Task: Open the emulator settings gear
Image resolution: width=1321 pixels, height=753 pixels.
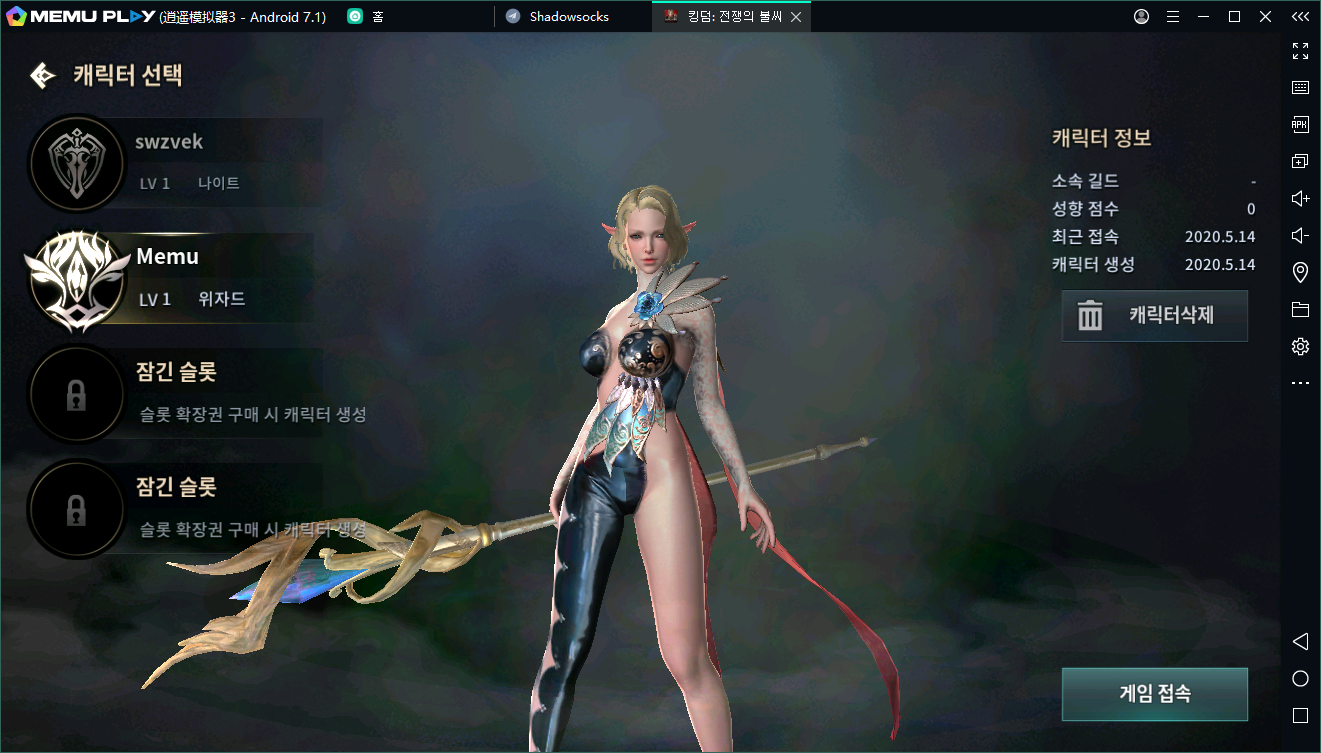Action: click(x=1300, y=347)
